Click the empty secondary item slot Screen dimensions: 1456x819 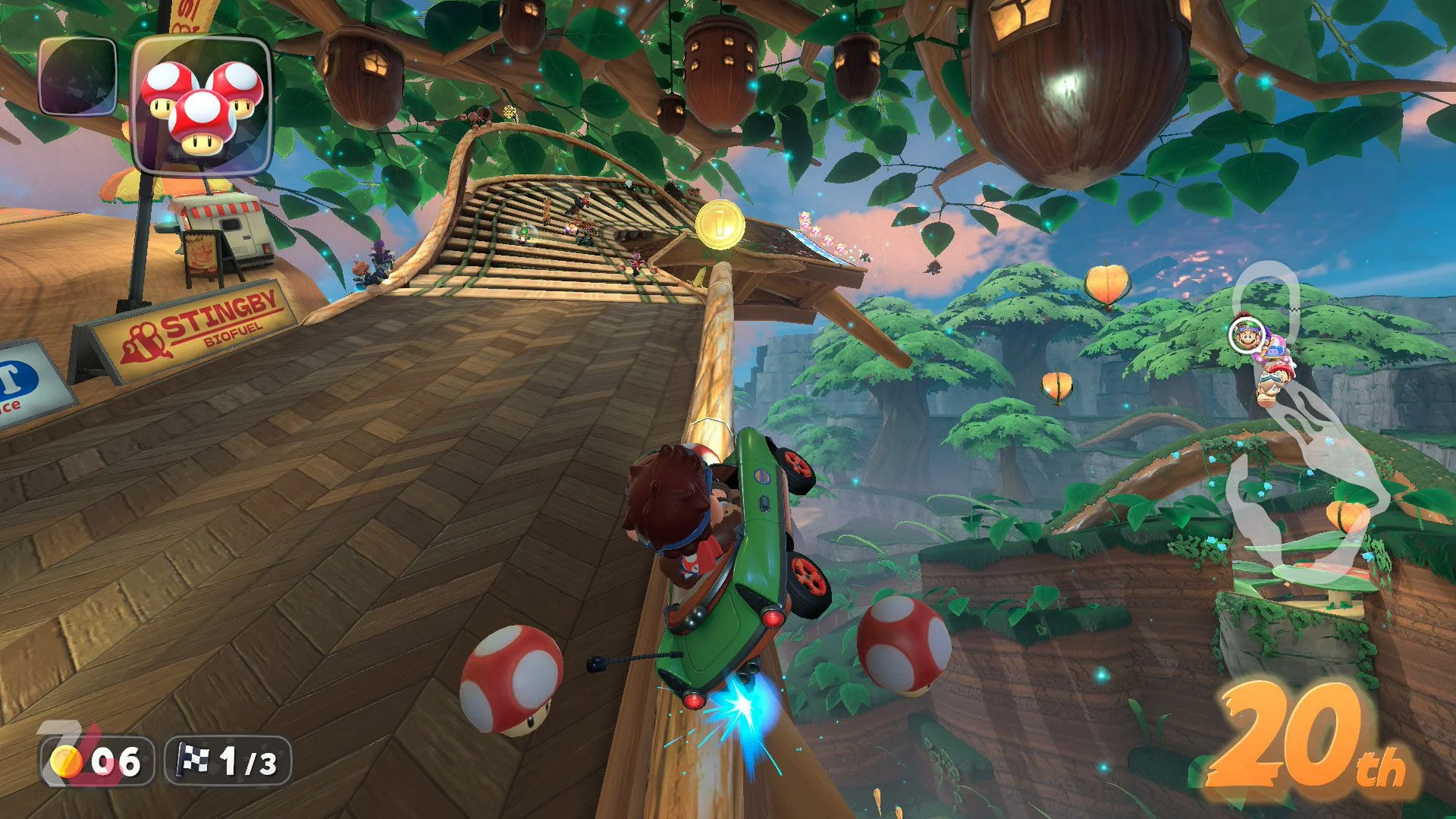[x=77, y=76]
